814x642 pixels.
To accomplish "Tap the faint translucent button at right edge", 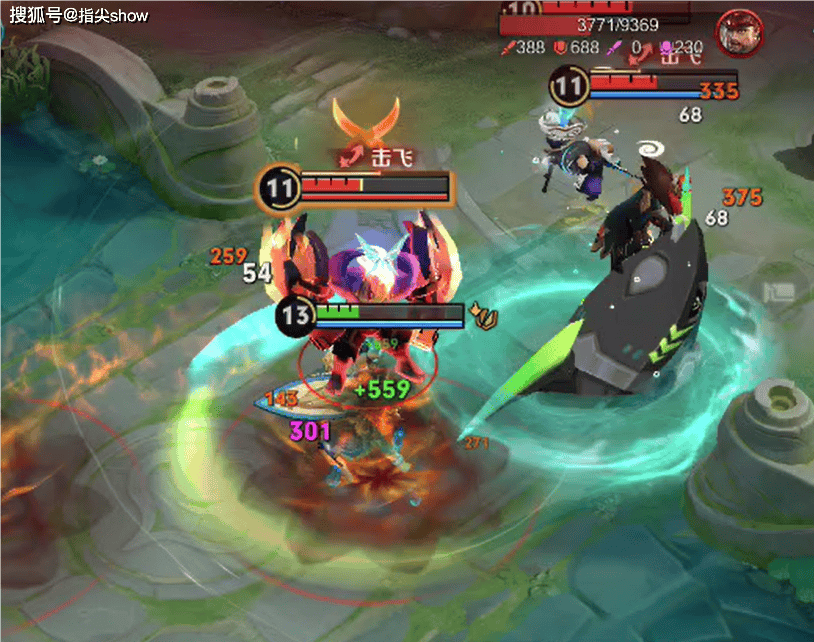I will point(778,293).
